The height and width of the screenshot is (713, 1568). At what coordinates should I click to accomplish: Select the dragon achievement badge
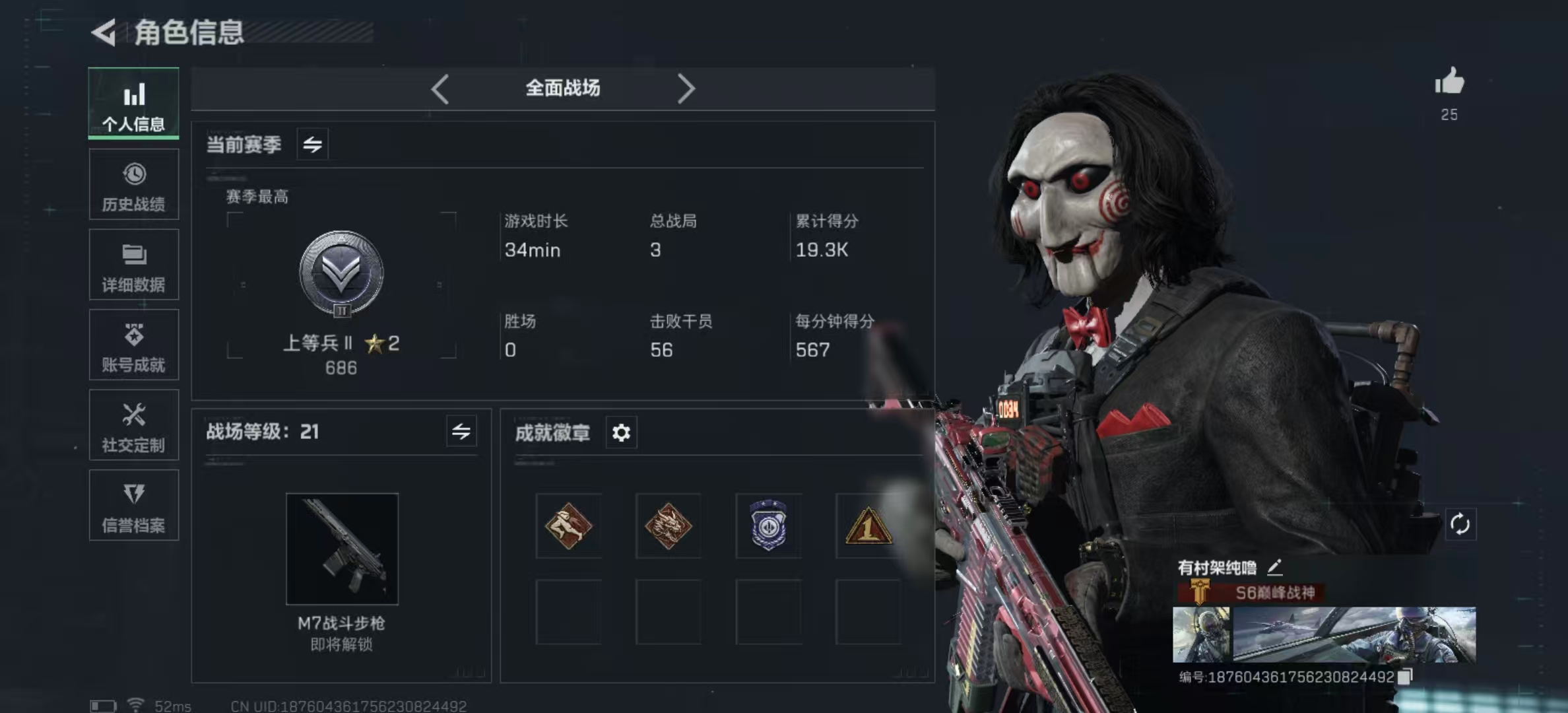click(x=668, y=525)
